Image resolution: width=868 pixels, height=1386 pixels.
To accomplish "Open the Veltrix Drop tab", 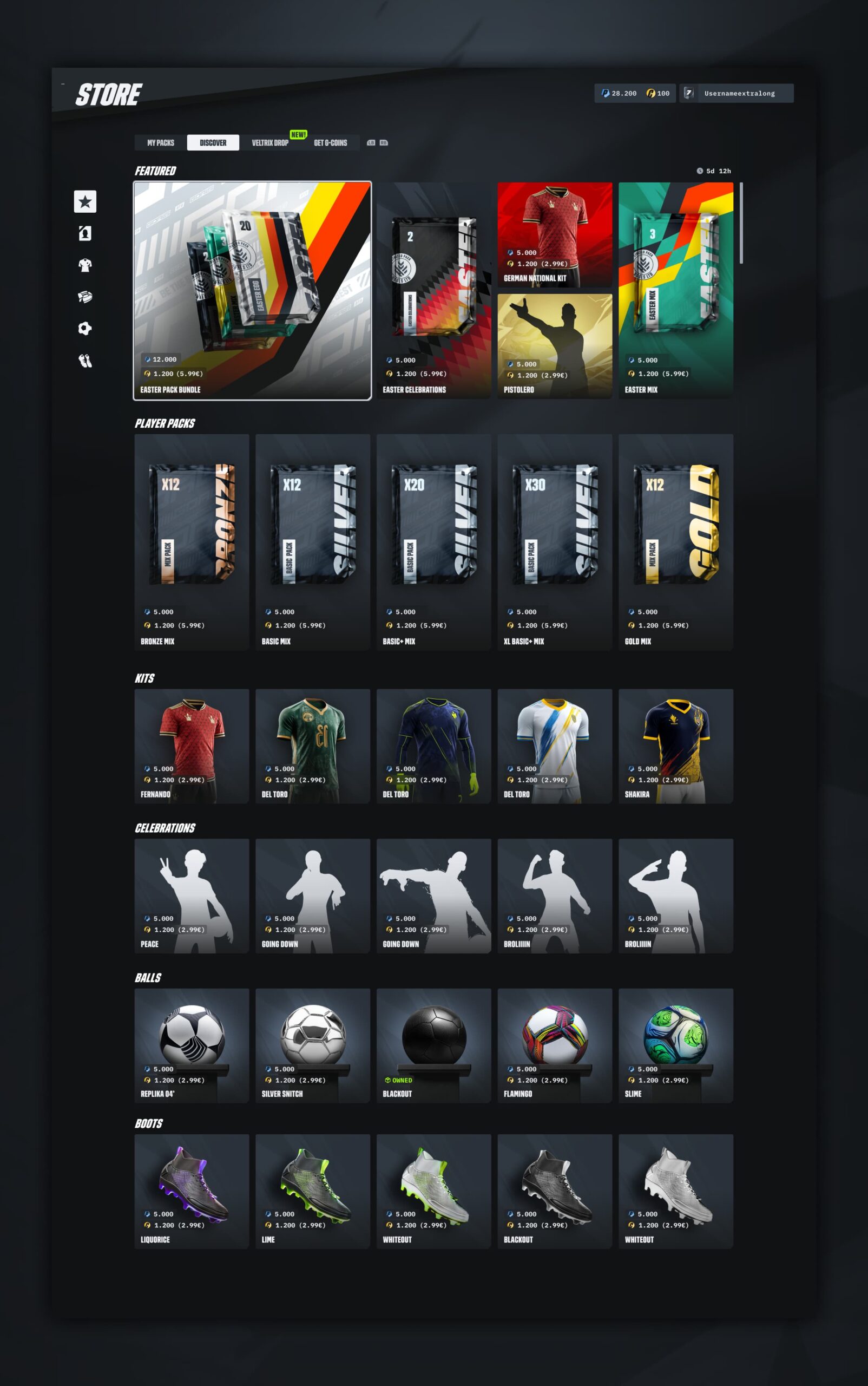I will (271, 142).
